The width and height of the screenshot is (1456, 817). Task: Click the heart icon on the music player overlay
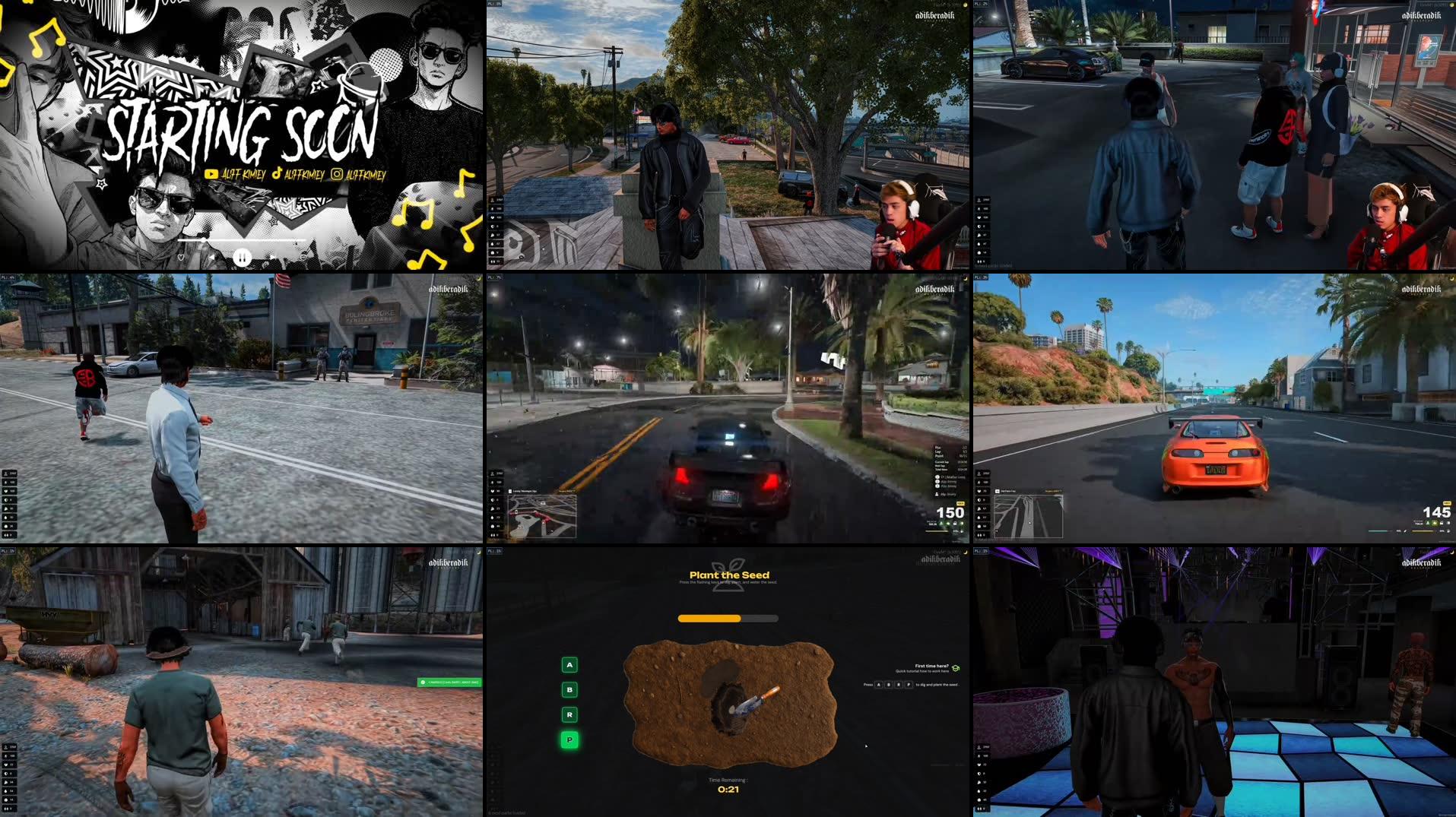tap(180, 258)
